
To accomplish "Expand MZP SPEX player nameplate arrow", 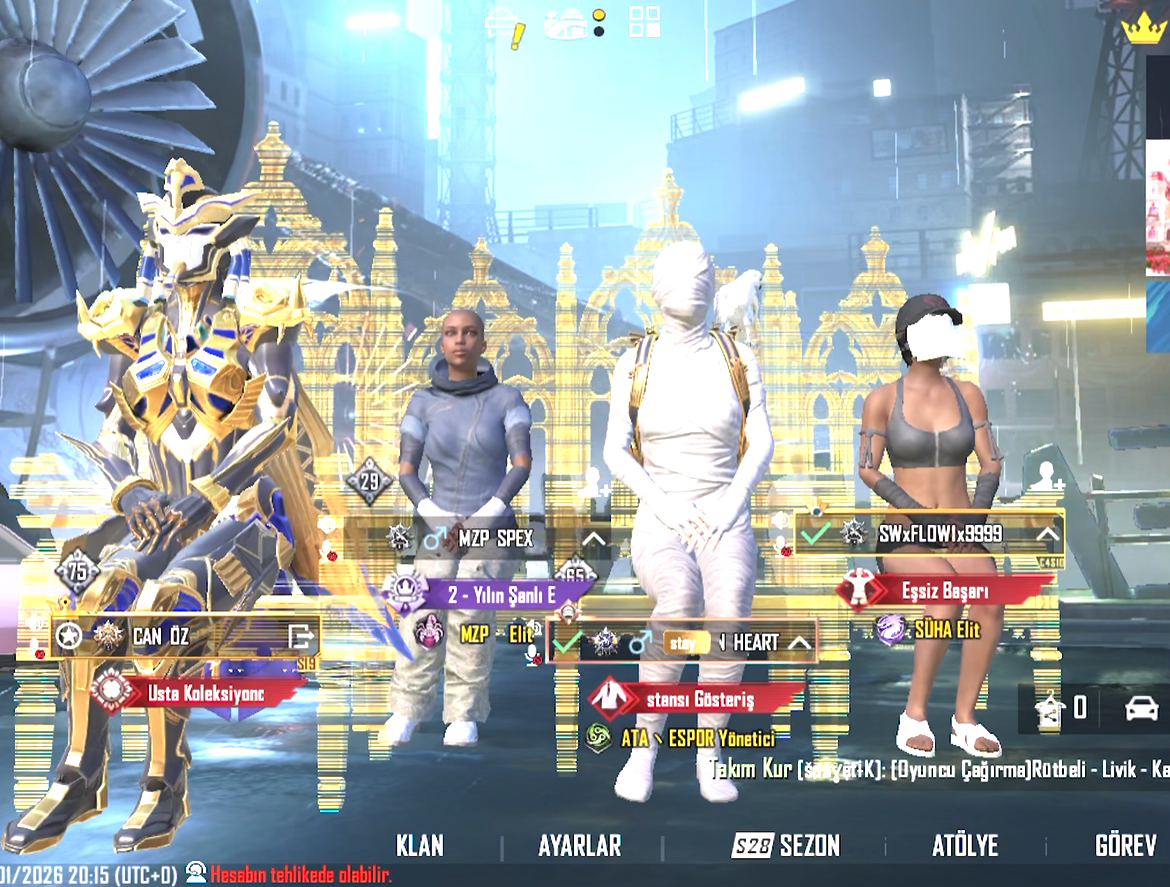I will 593,539.
